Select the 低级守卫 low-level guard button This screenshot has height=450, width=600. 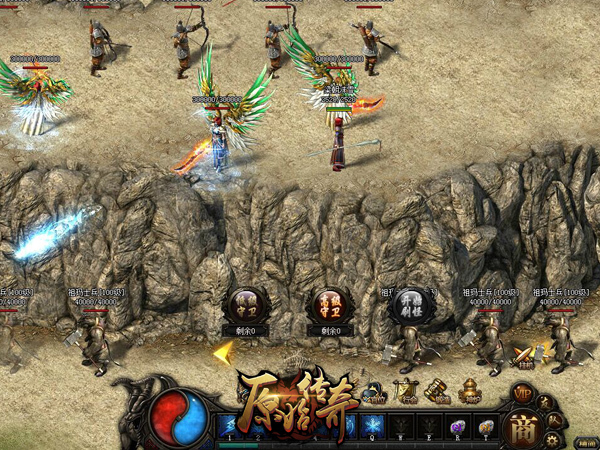[246, 304]
